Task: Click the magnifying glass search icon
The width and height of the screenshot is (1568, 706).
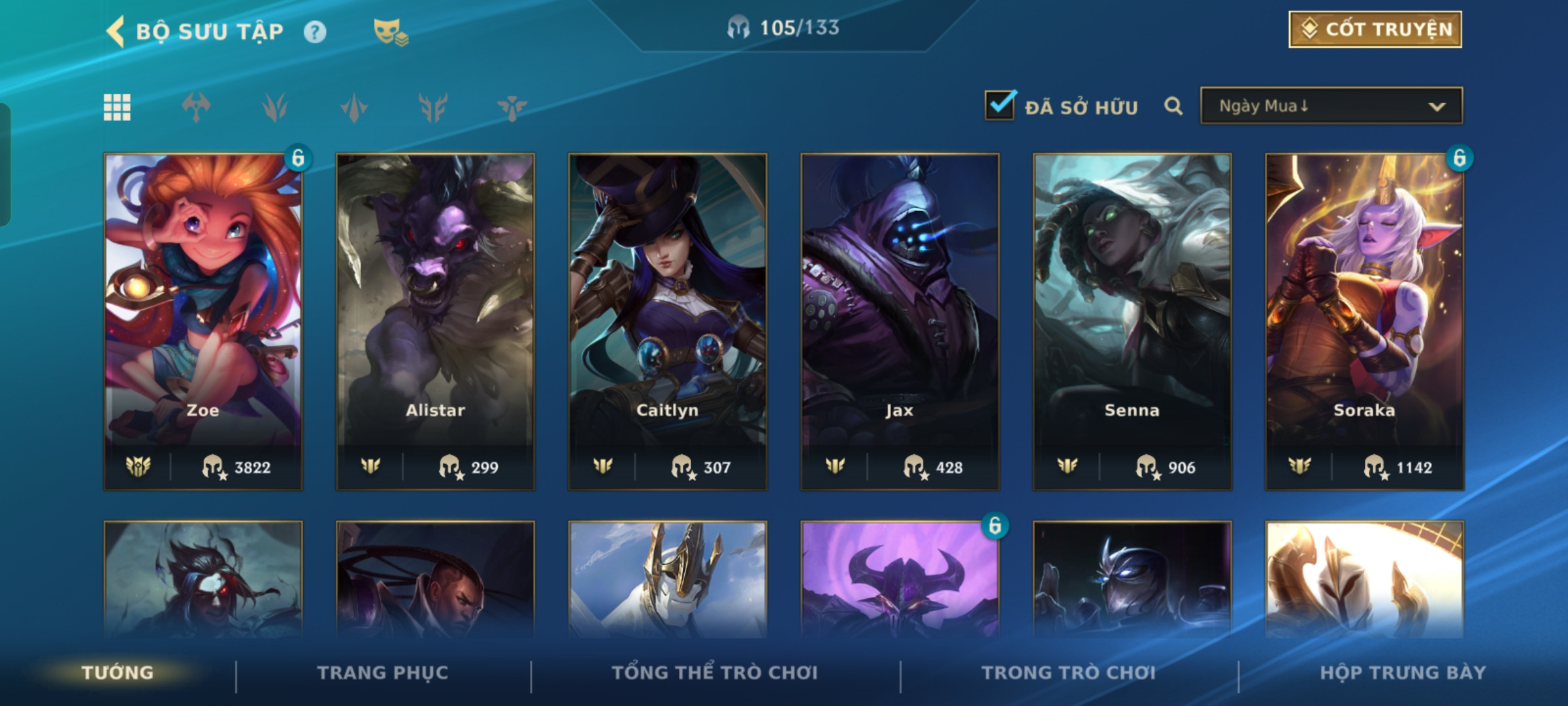Action: click(x=1173, y=106)
